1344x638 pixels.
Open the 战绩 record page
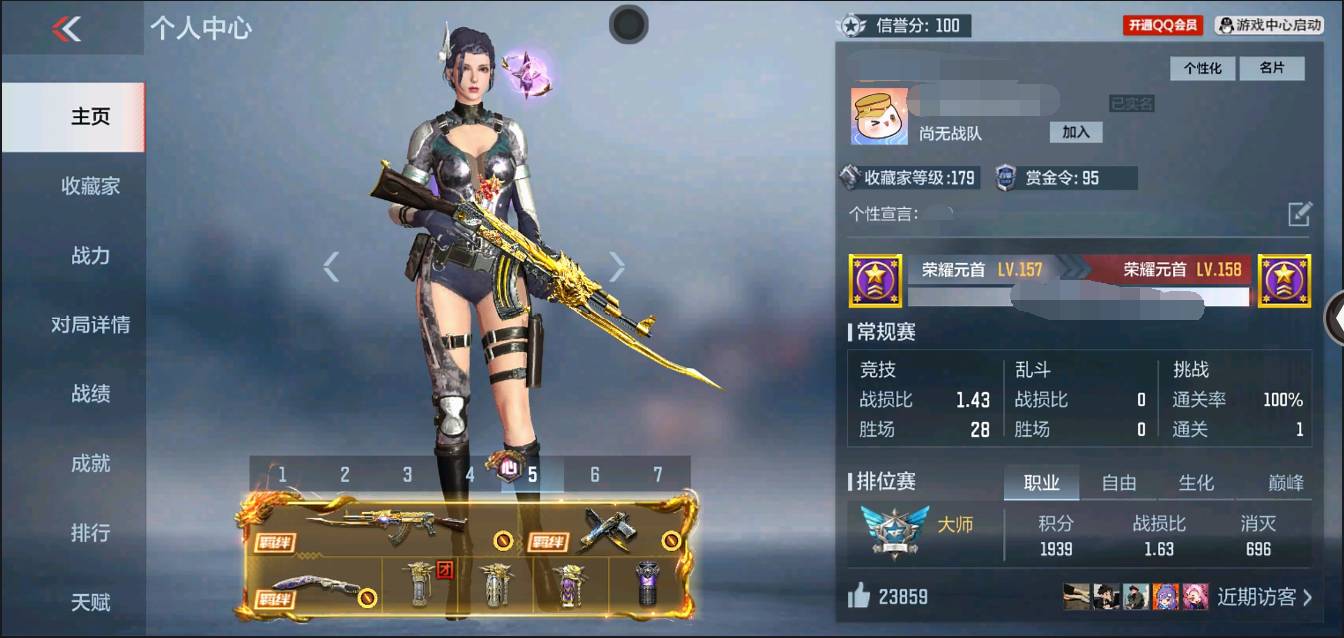[x=90, y=394]
